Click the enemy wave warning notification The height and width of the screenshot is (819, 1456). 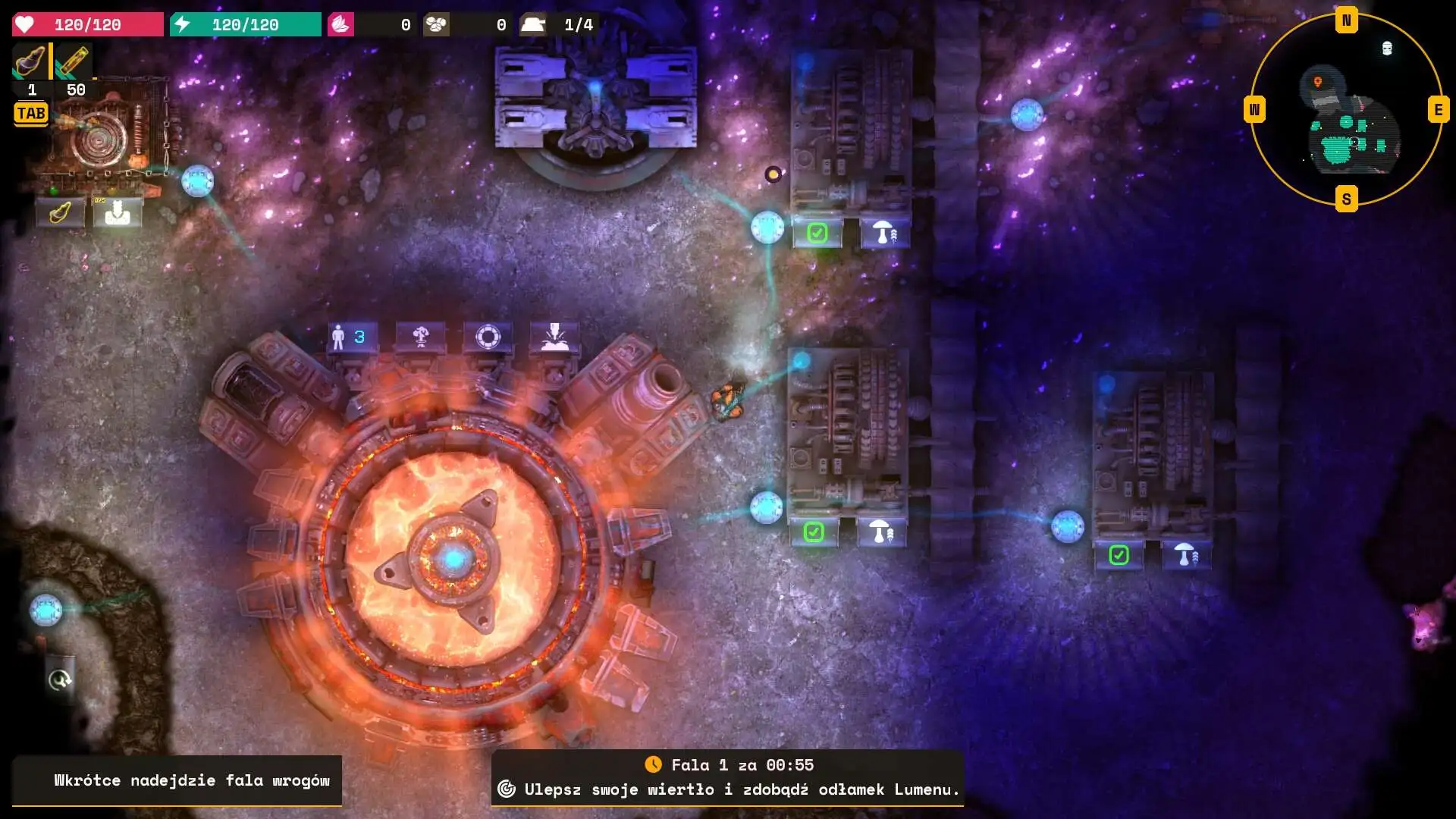pyautogui.click(x=177, y=780)
